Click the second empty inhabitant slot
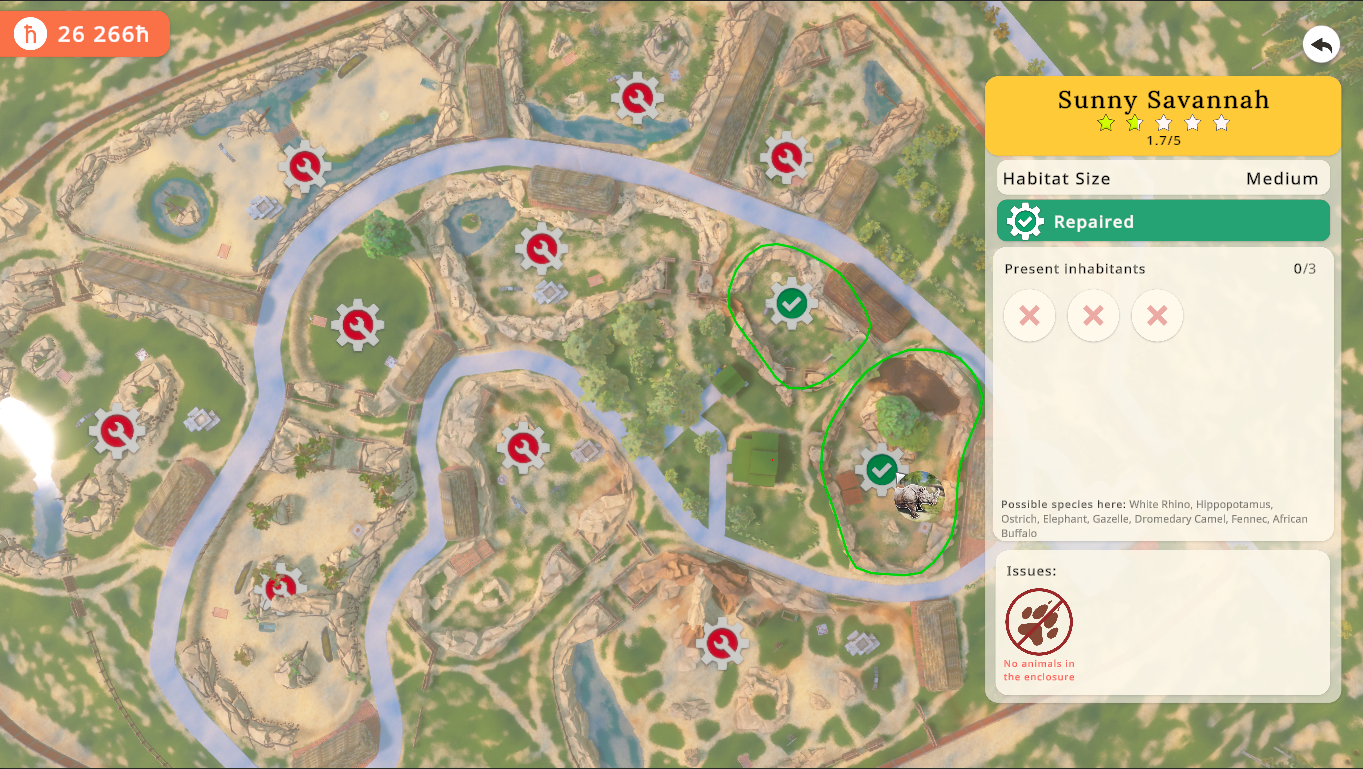This screenshot has height=769, width=1363. (1093, 315)
